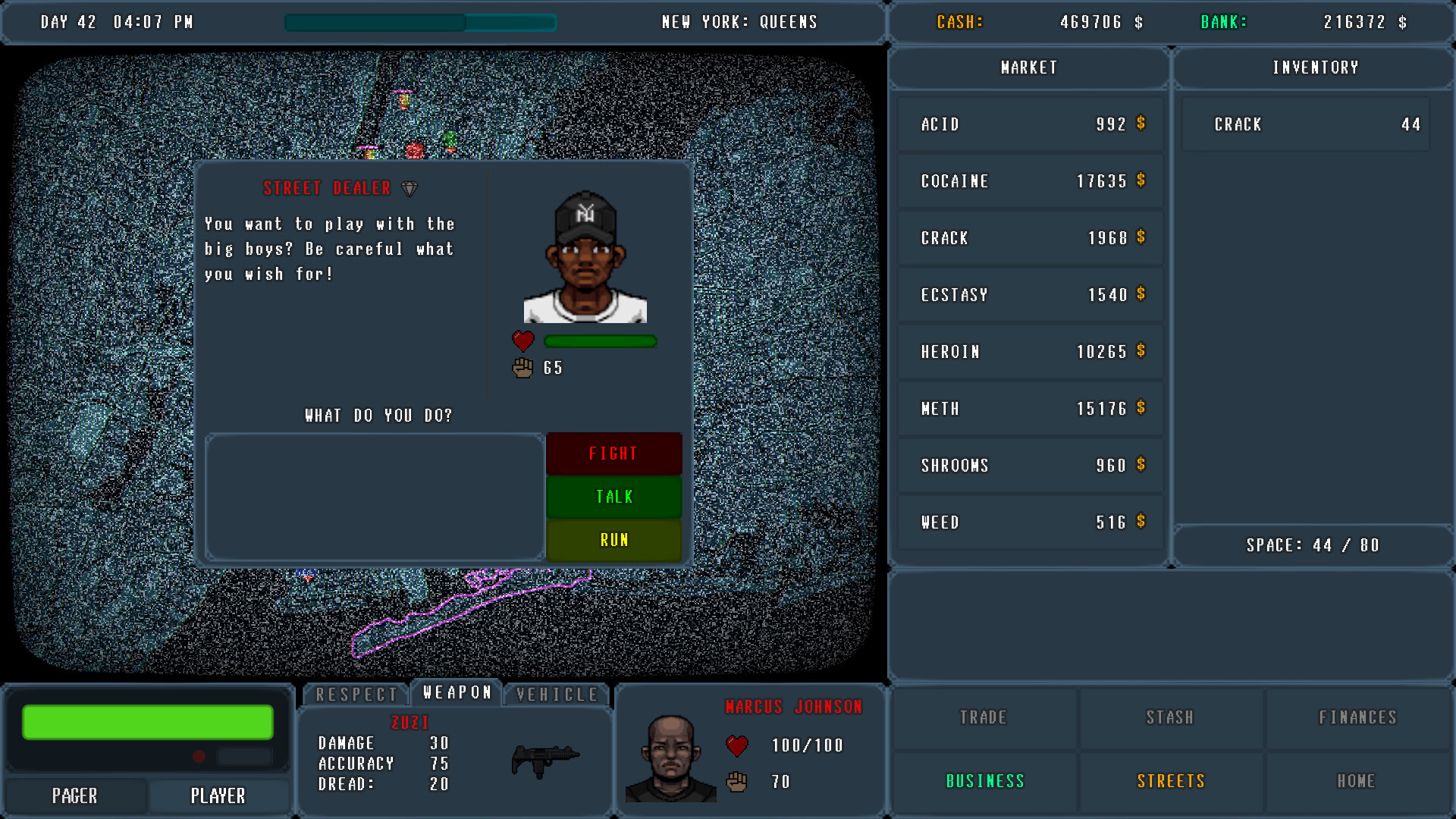Choose Talk with the Street Dealer
This screenshot has width=1456, height=819.
click(613, 497)
